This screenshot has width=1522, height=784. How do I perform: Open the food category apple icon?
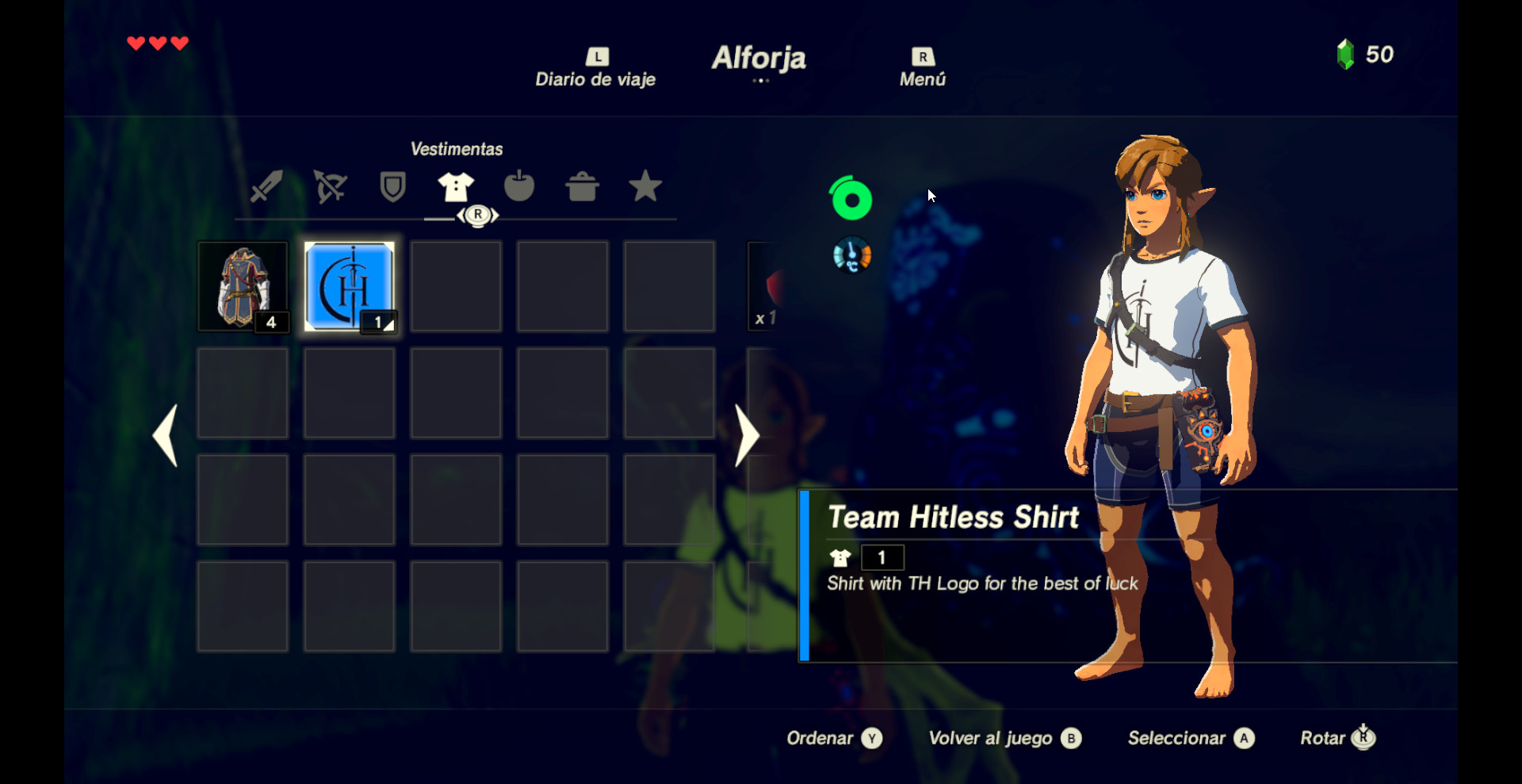[519, 186]
